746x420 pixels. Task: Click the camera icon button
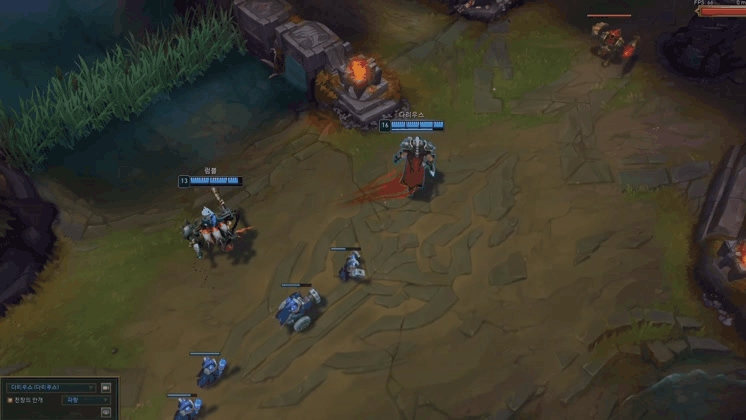pos(106,387)
